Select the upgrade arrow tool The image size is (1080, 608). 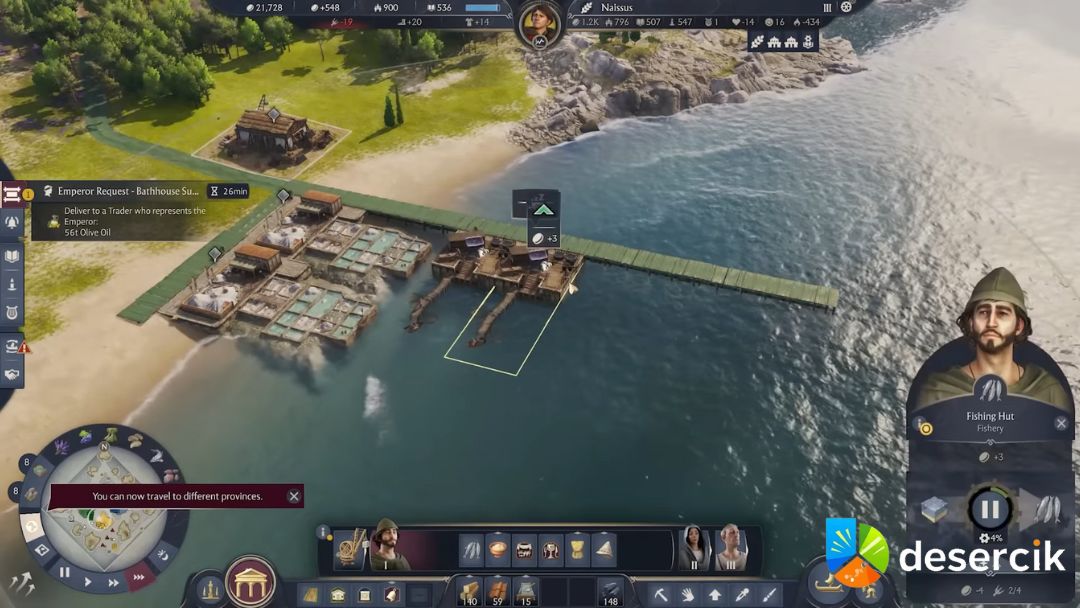(x=715, y=594)
